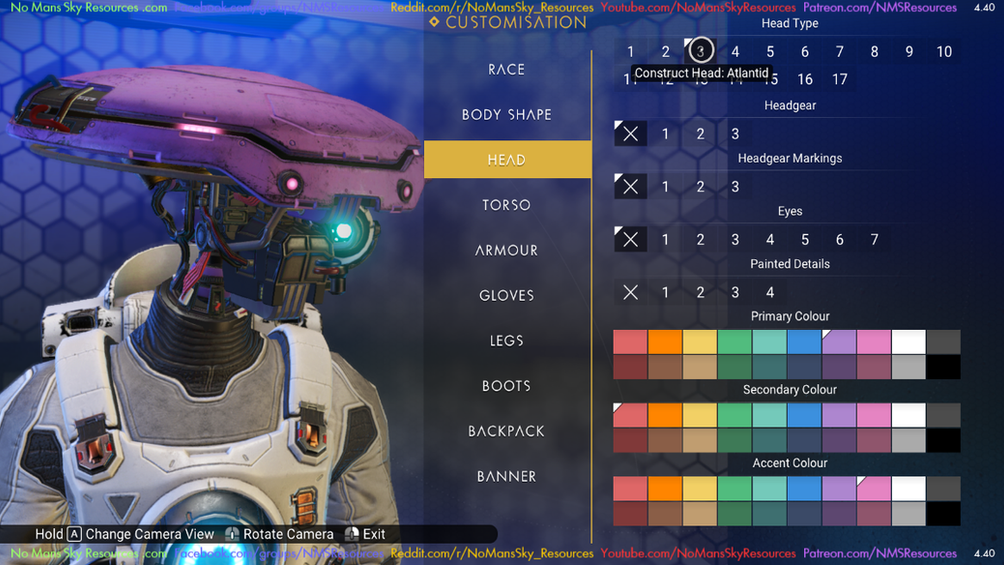Select the Body Shape category

(x=507, y=114)
